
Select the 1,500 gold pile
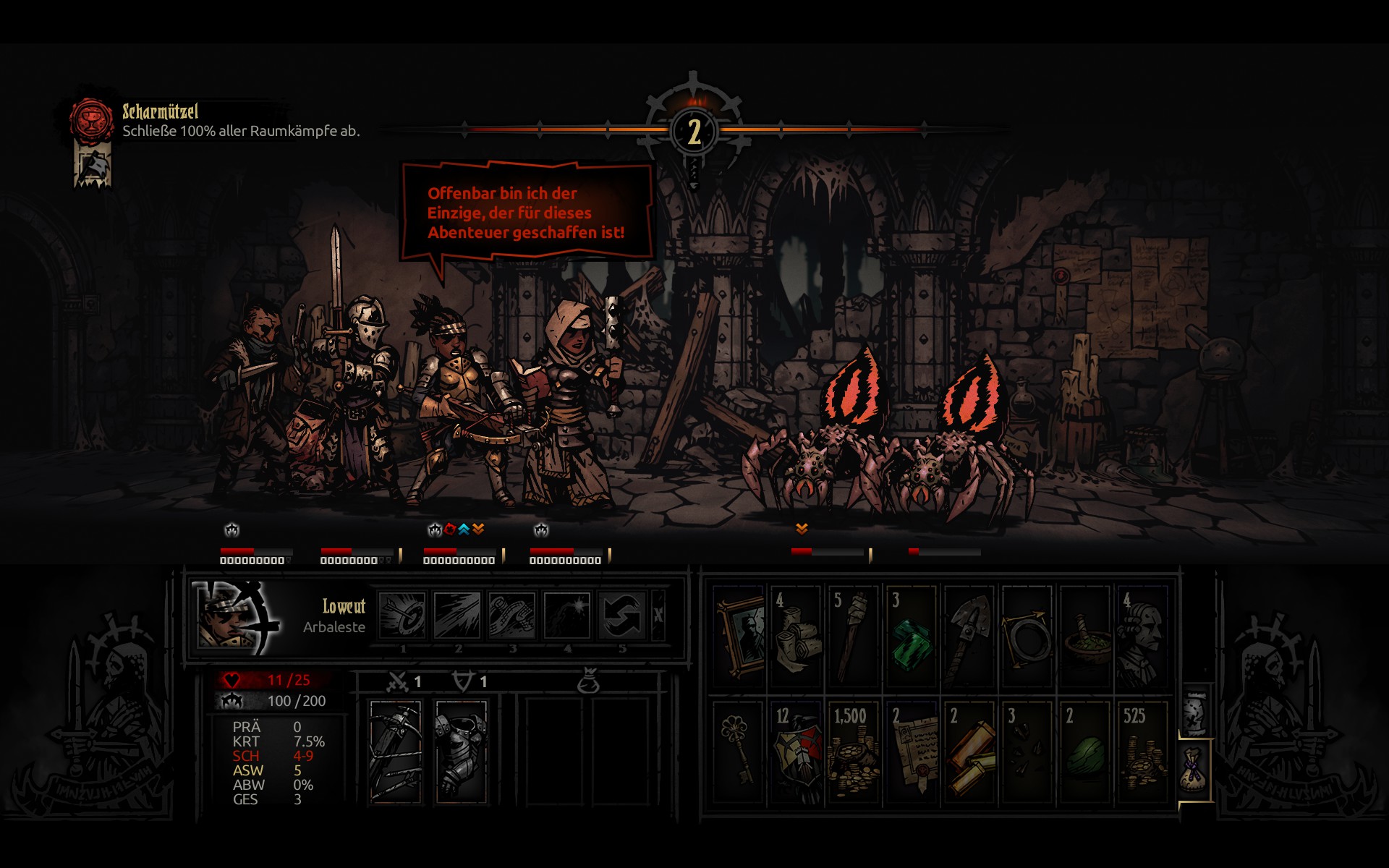coord(854,752)
